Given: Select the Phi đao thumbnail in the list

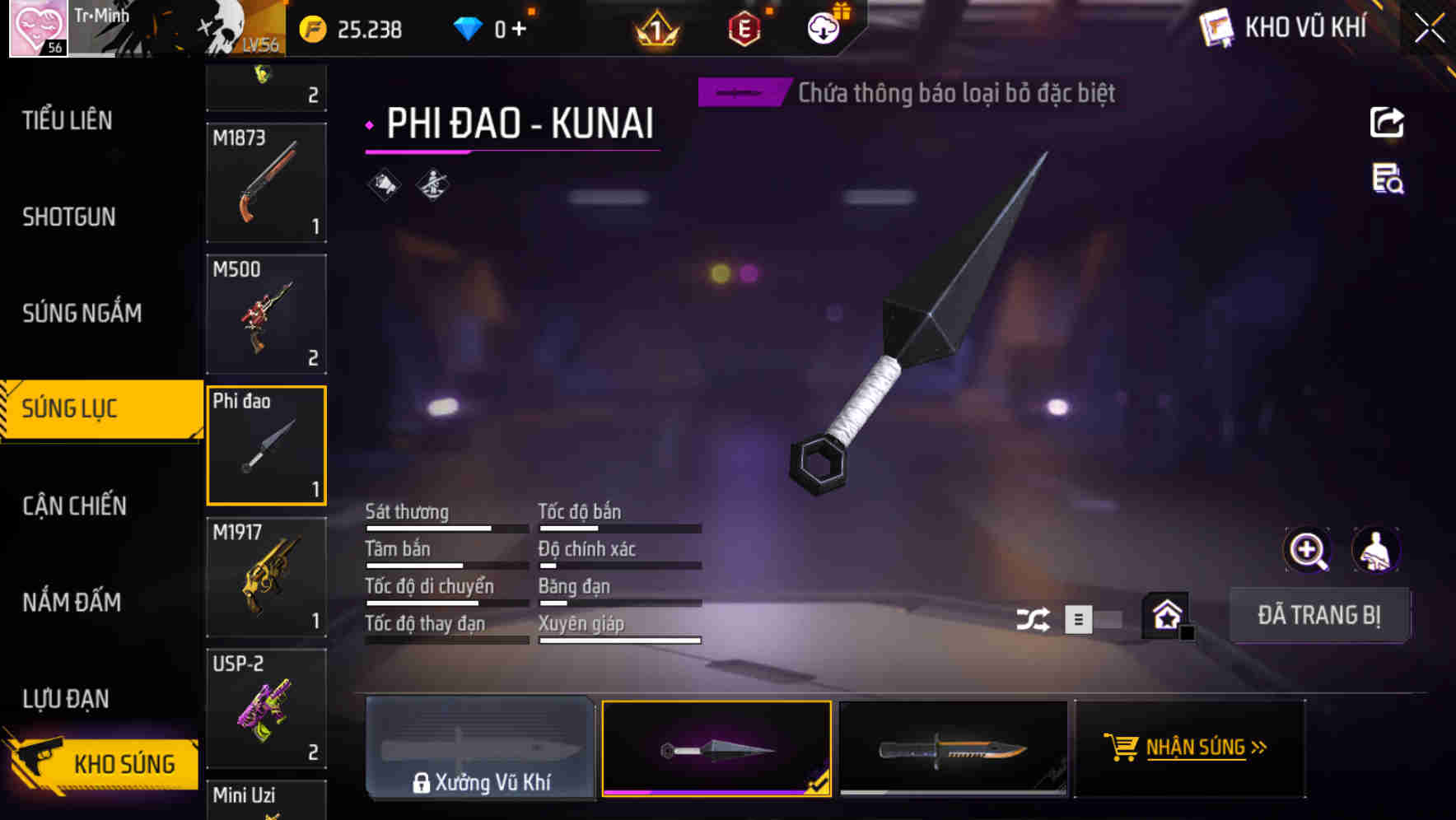Looking at the screenshot, I should pyautogui.click(x=266, y=445).
